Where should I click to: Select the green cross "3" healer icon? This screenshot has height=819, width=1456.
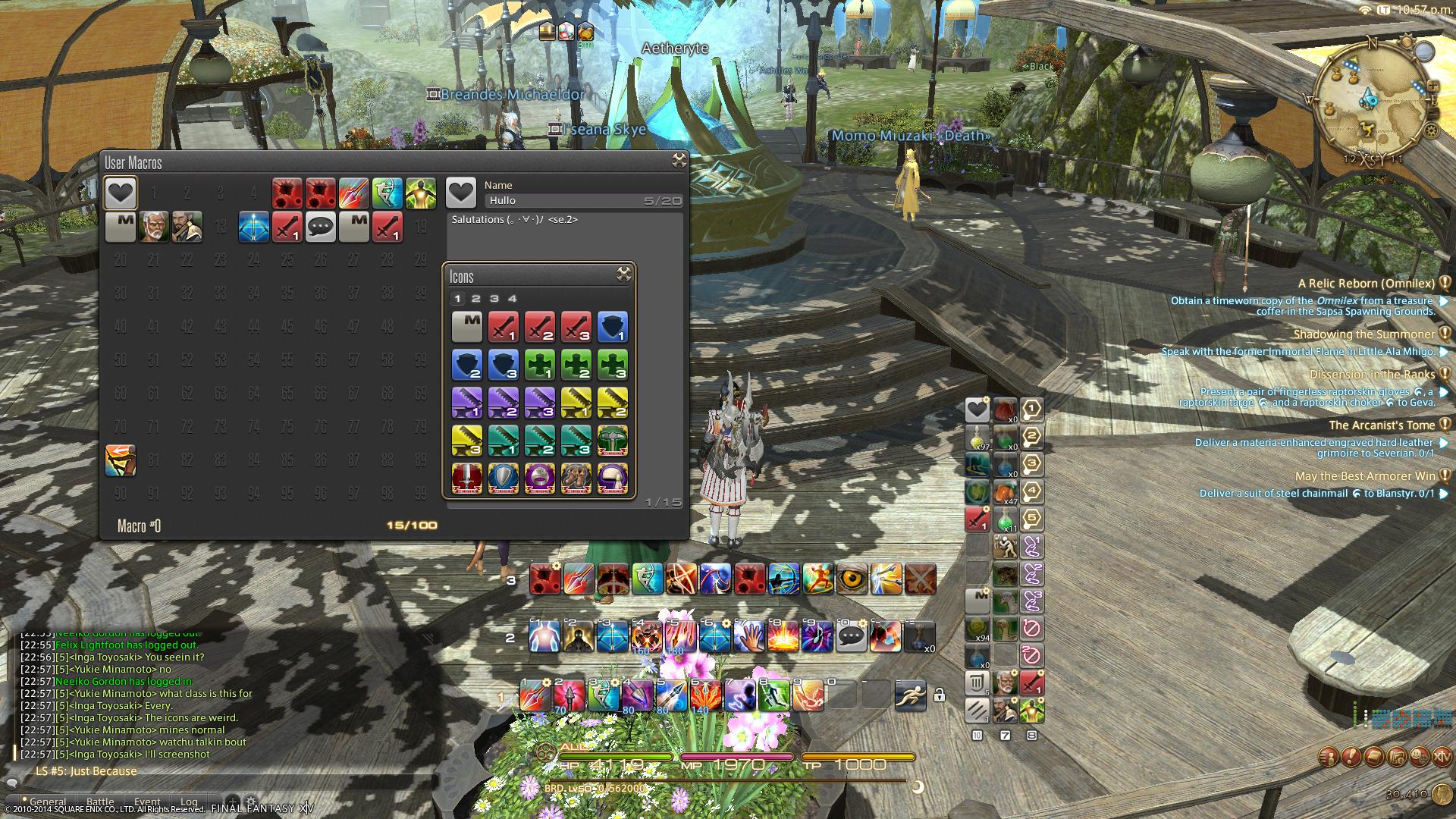point(613,364)
